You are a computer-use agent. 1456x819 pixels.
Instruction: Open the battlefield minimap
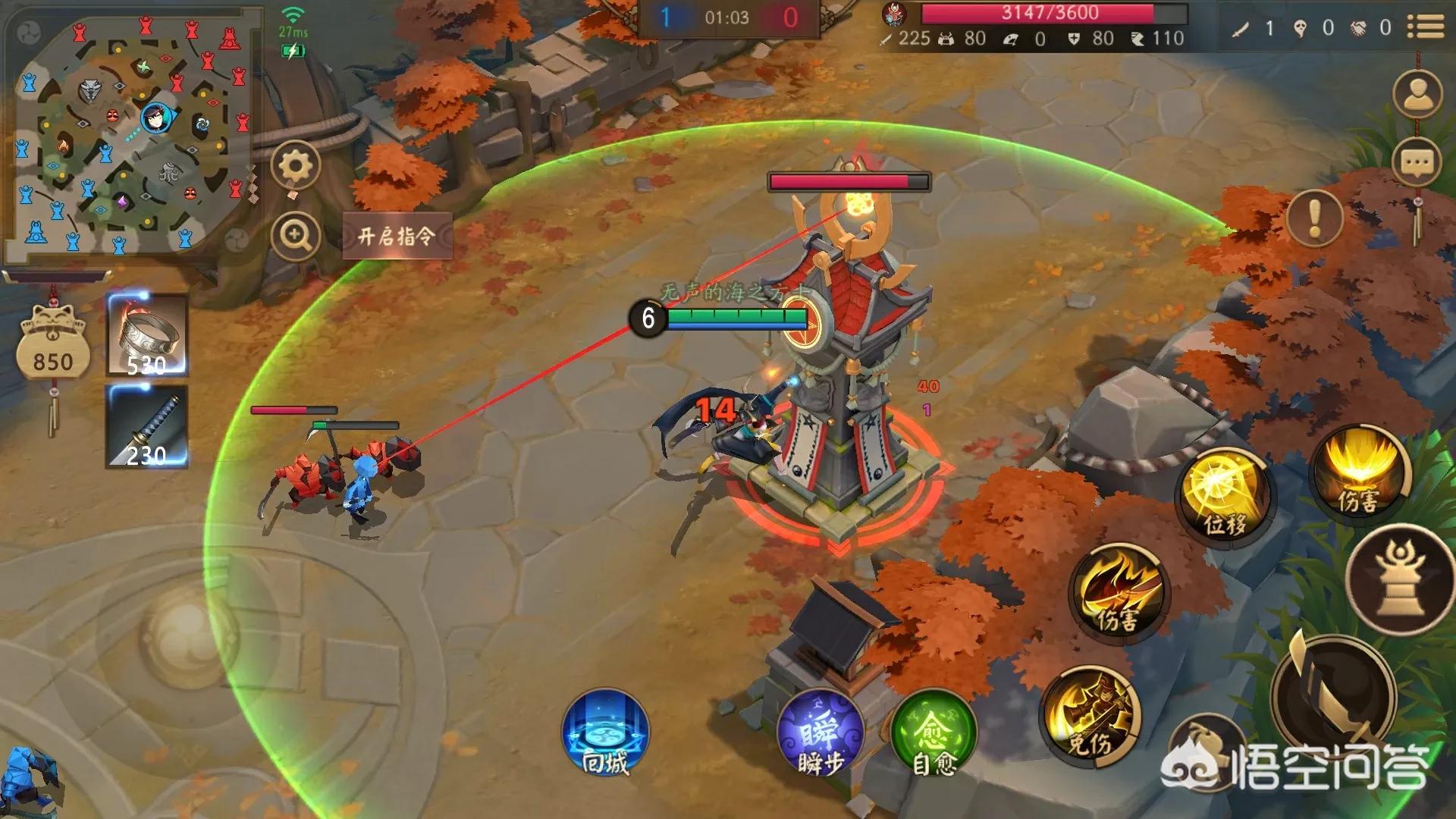133,136
